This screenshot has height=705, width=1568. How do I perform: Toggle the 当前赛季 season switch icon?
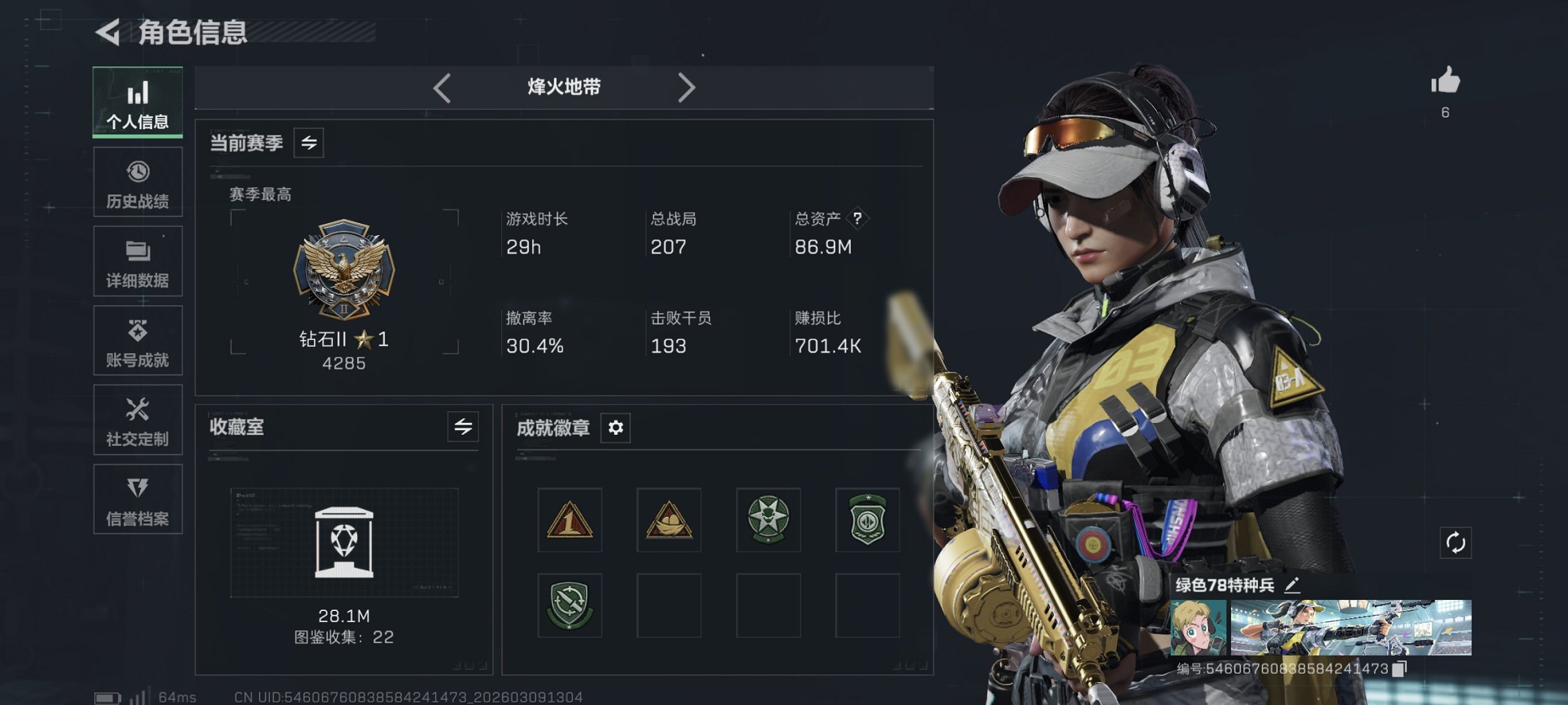pyautogui.click(x=309, y=143)
